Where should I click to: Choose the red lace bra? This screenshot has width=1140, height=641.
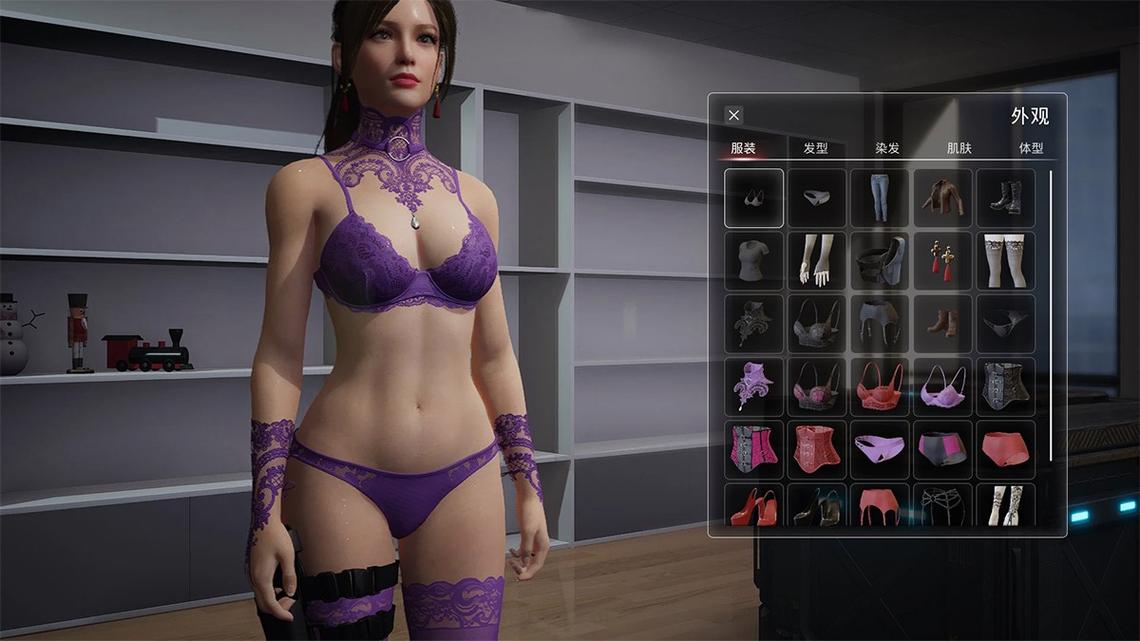click(x=879, y=387)
